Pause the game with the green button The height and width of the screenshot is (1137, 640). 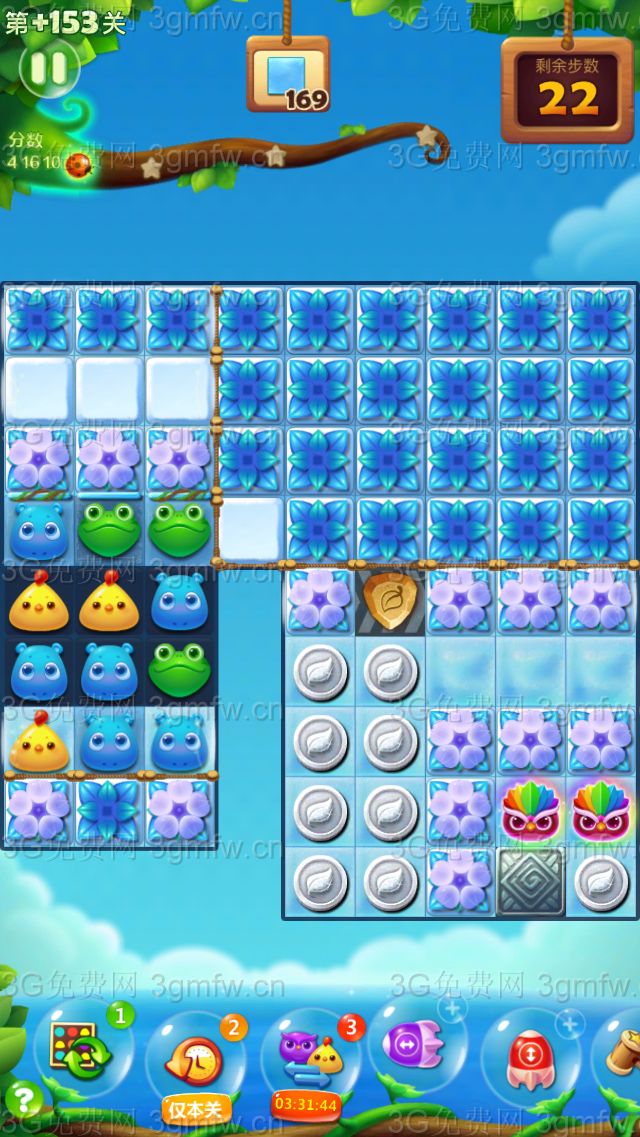pyautogui.click(x=49, y=68)
